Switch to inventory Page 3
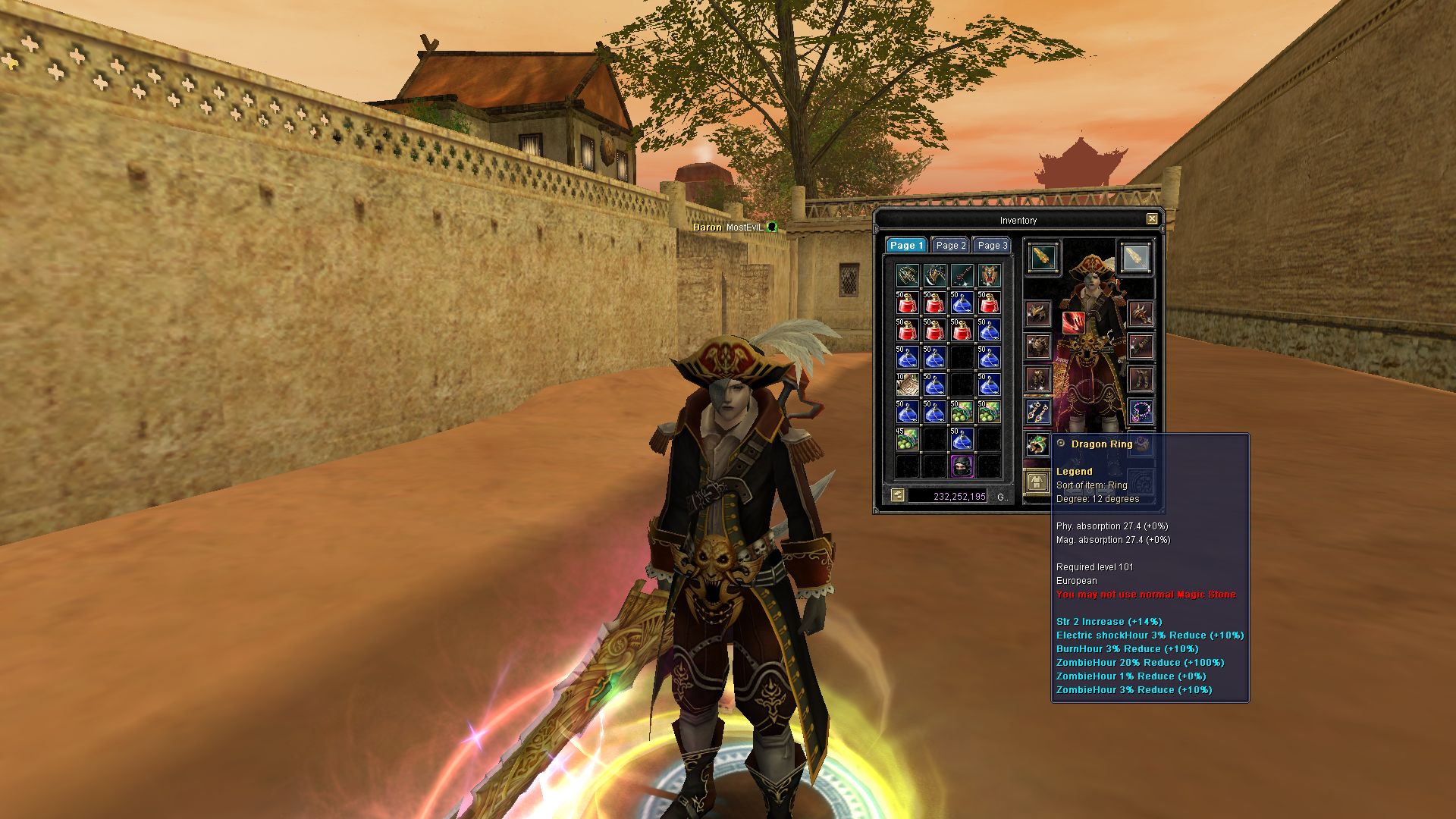The height and width of the screenshot is (819, 1456). coord(992,246)
